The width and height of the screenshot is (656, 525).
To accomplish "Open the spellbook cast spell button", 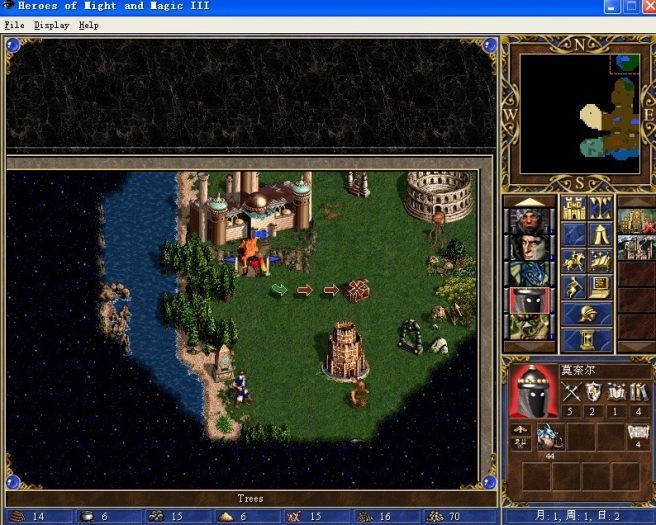I will (601, 261).
